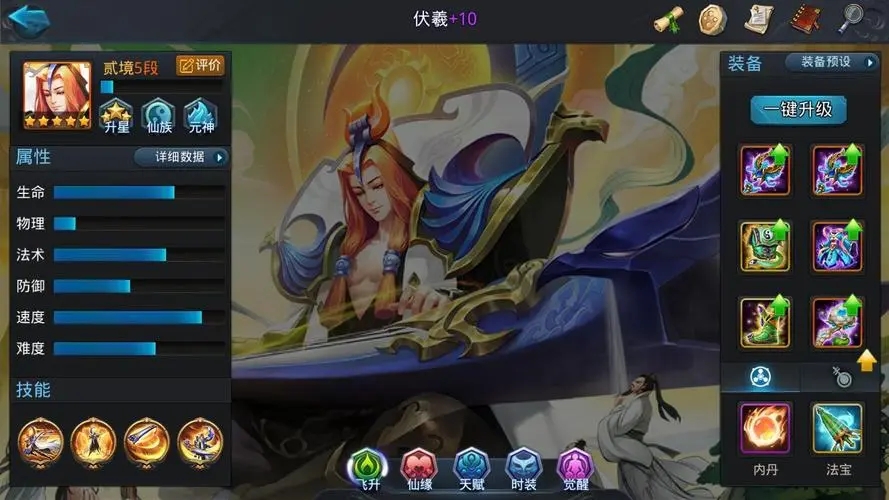This screenshot has width=889, height=500.
Task: Open the 评价 review button
Action: pyautogui.click(x=200, y=66)
